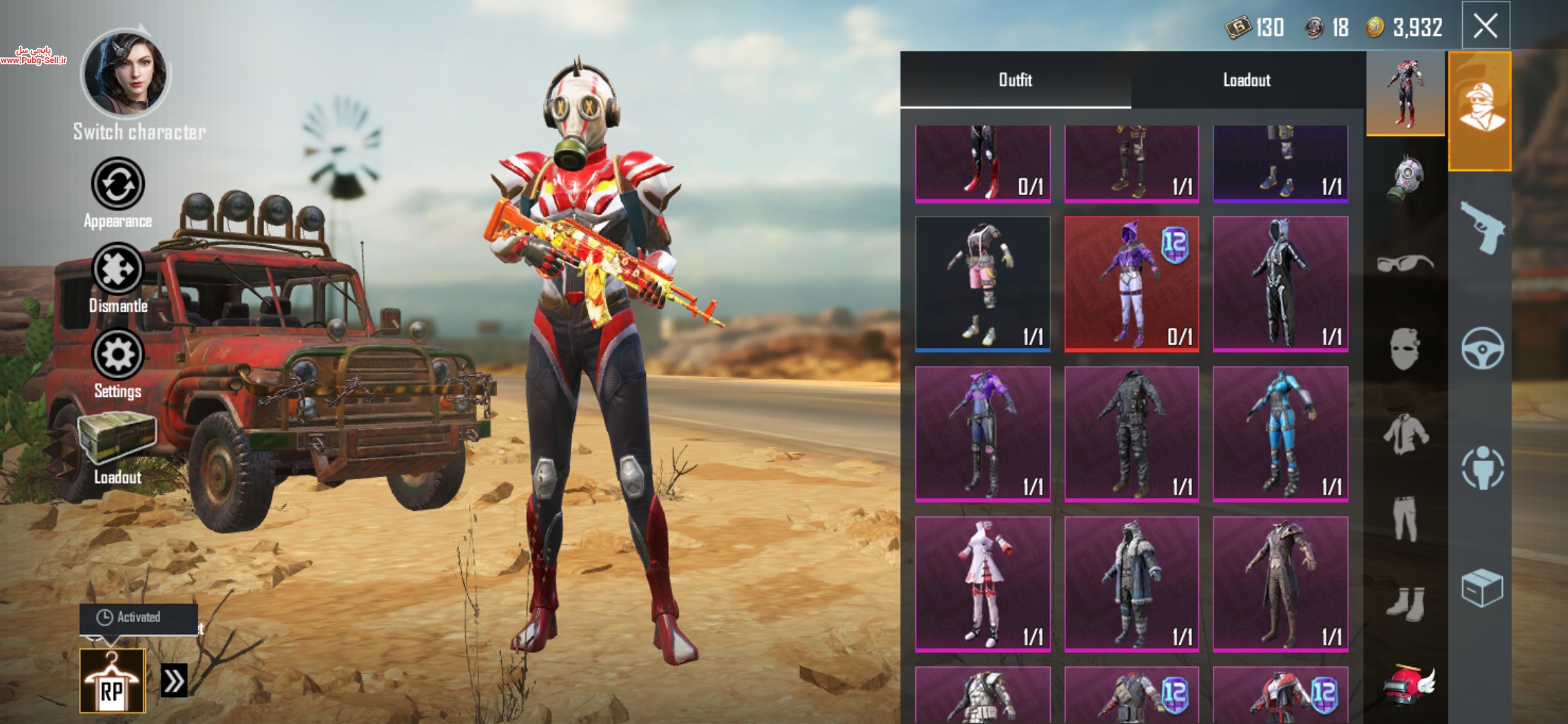Pick the white and pink dress outfit

coord(982,584)
